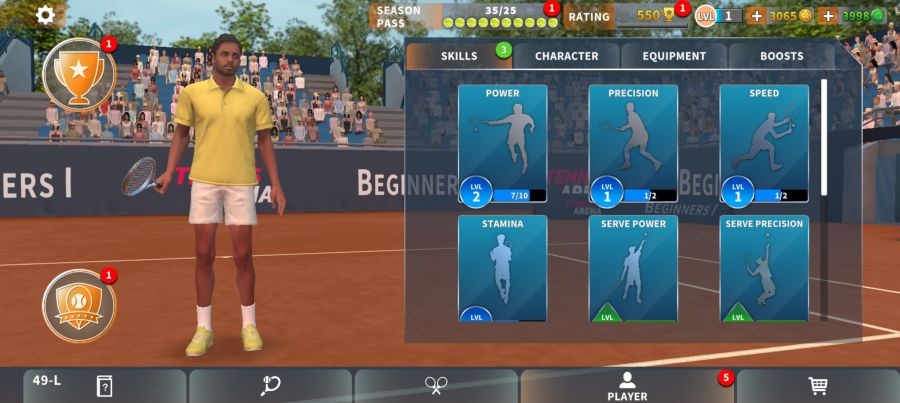Screen dimensions: 900x403
Task: Open the shopping cart store
Action: [x=818, y=386]
